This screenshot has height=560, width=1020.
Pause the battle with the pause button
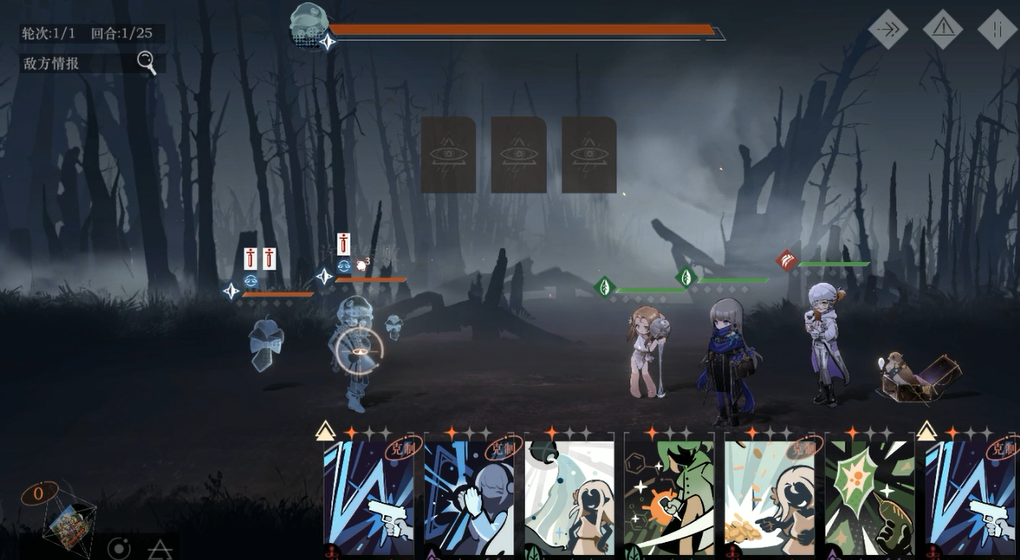click(996, 30)
